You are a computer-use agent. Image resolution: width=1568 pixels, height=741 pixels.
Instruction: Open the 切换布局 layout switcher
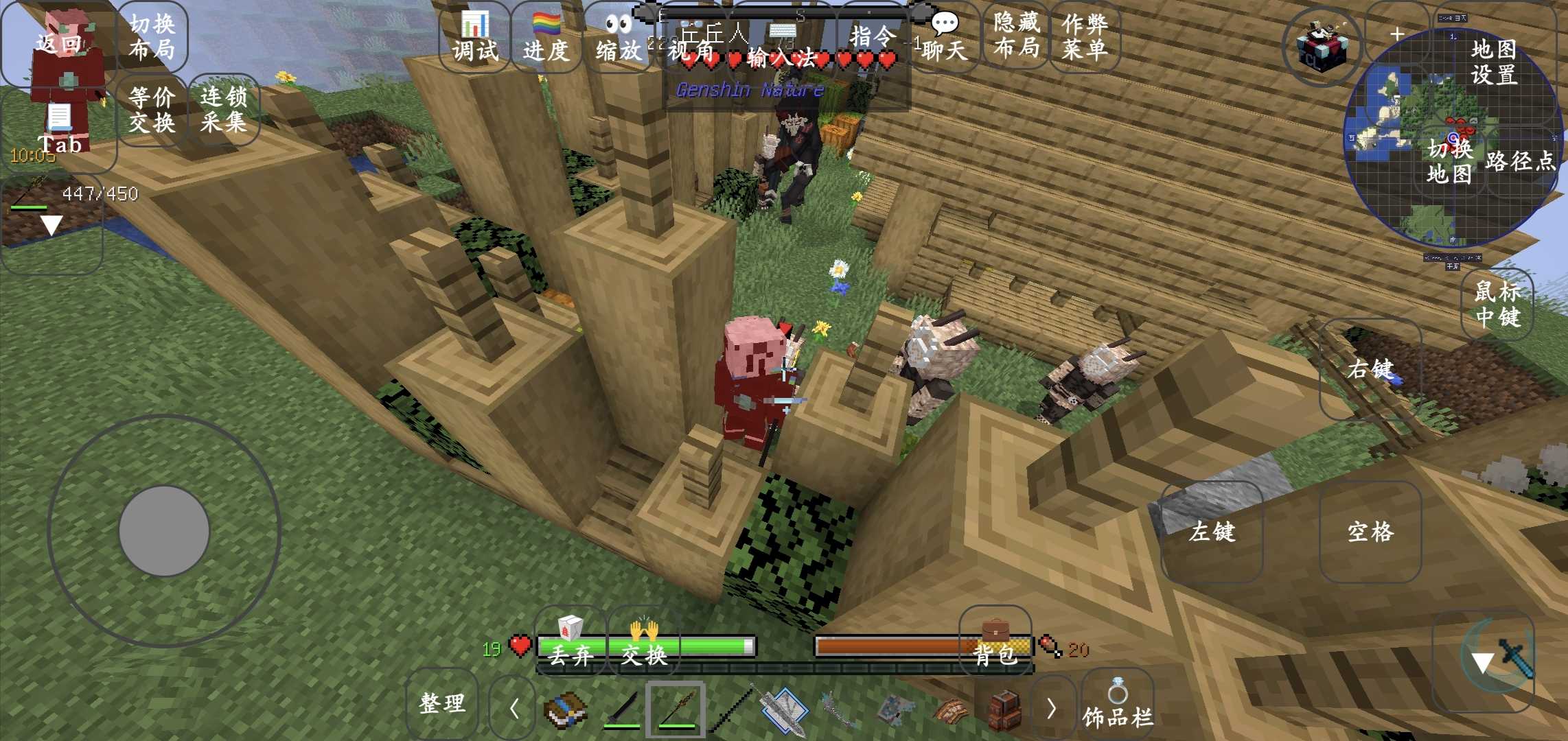coord(152,37)
